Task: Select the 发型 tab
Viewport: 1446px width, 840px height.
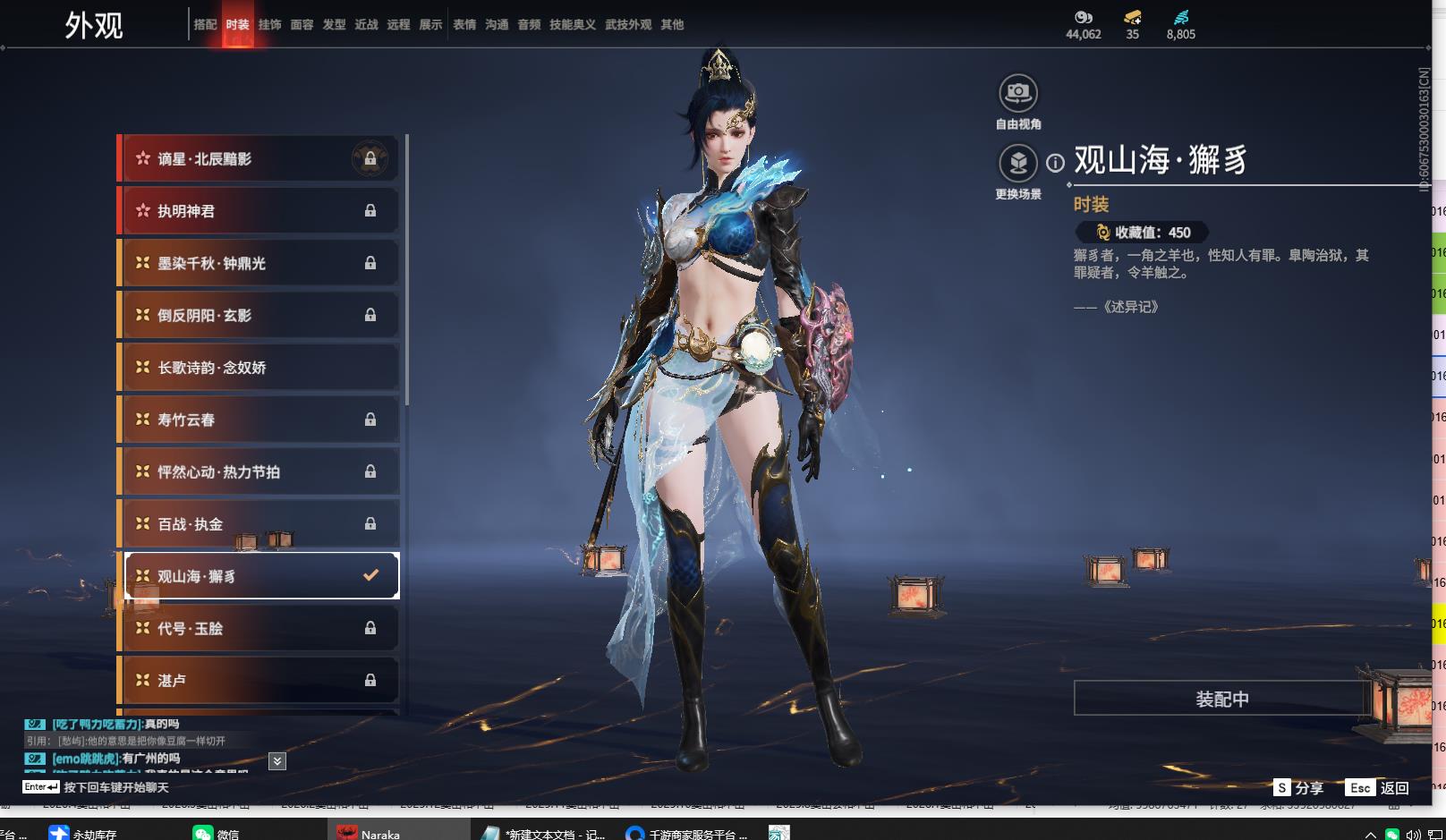Action: coord(334,25)
